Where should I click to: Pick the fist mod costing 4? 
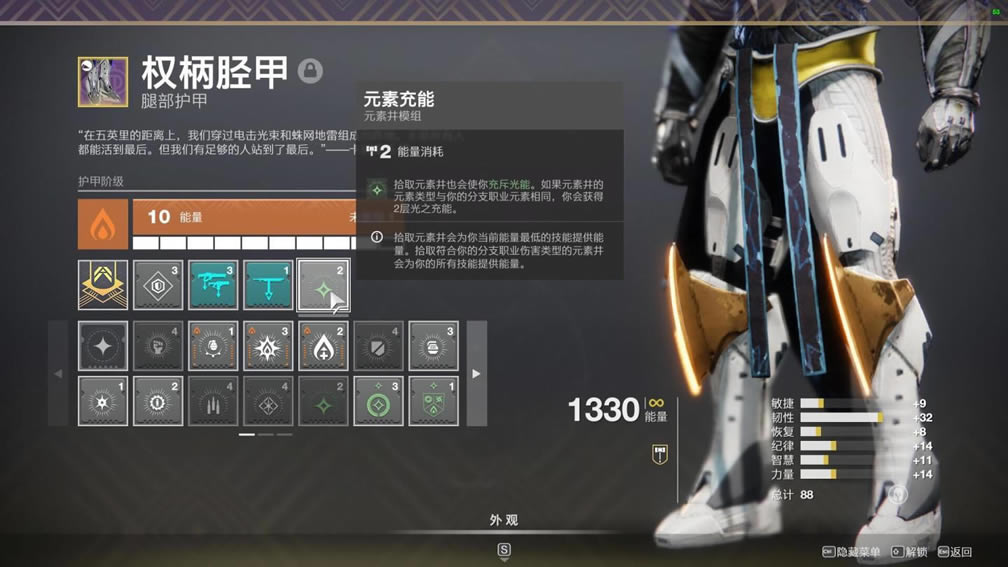click(x=158, y=346)
